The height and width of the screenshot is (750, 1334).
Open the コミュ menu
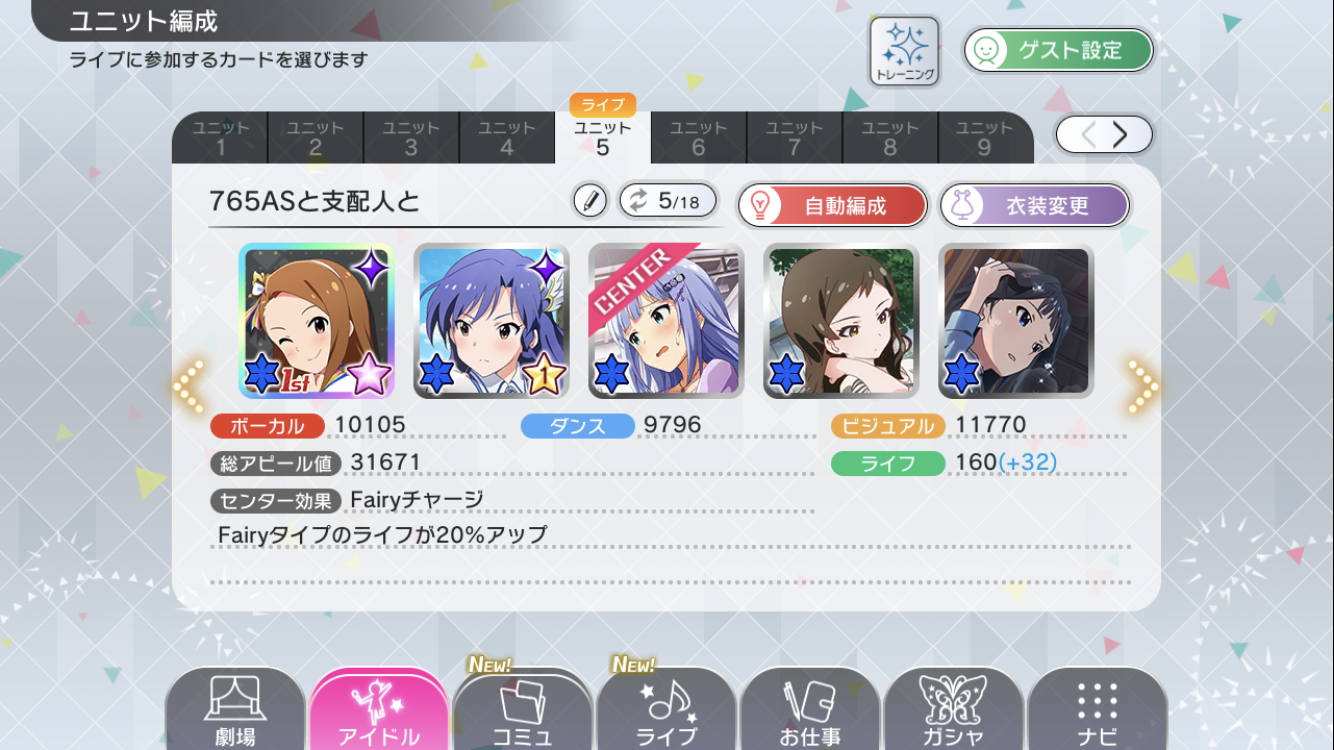tap(522, 712)
